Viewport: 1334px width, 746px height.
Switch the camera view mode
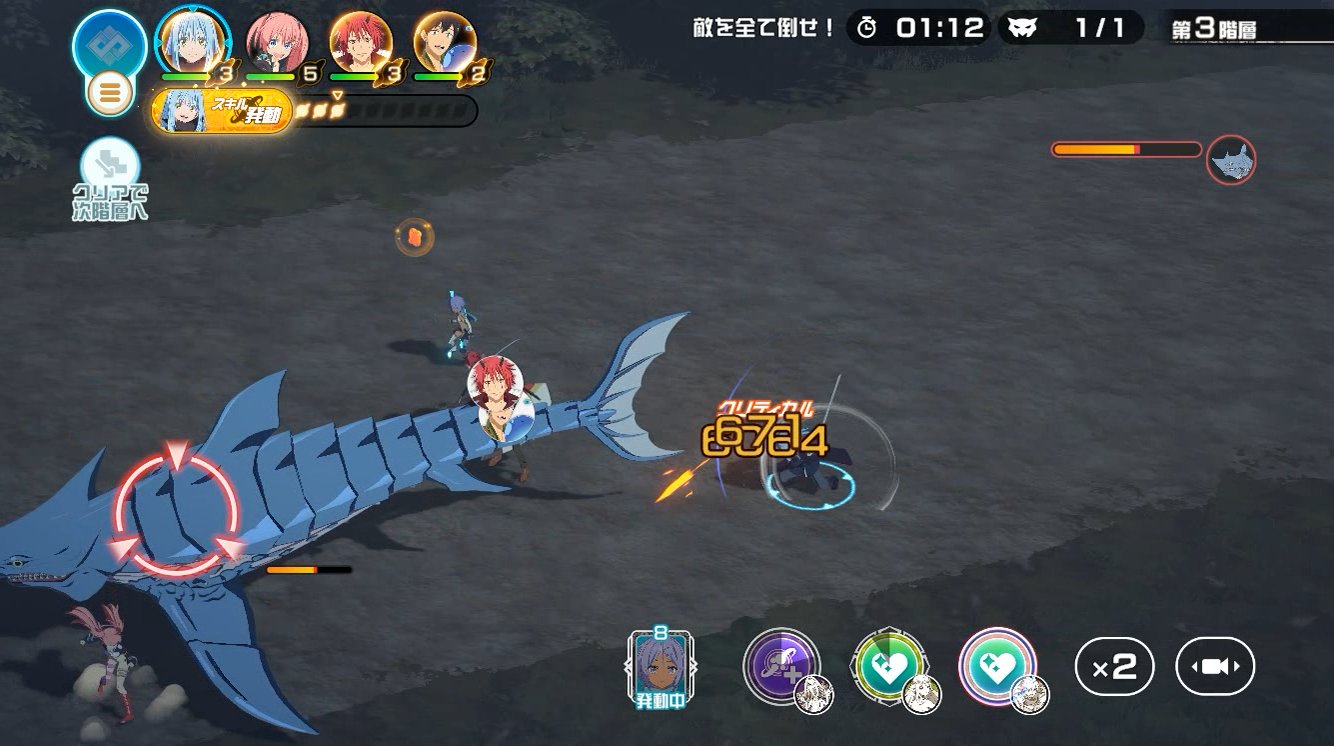tap(1215, 666)
